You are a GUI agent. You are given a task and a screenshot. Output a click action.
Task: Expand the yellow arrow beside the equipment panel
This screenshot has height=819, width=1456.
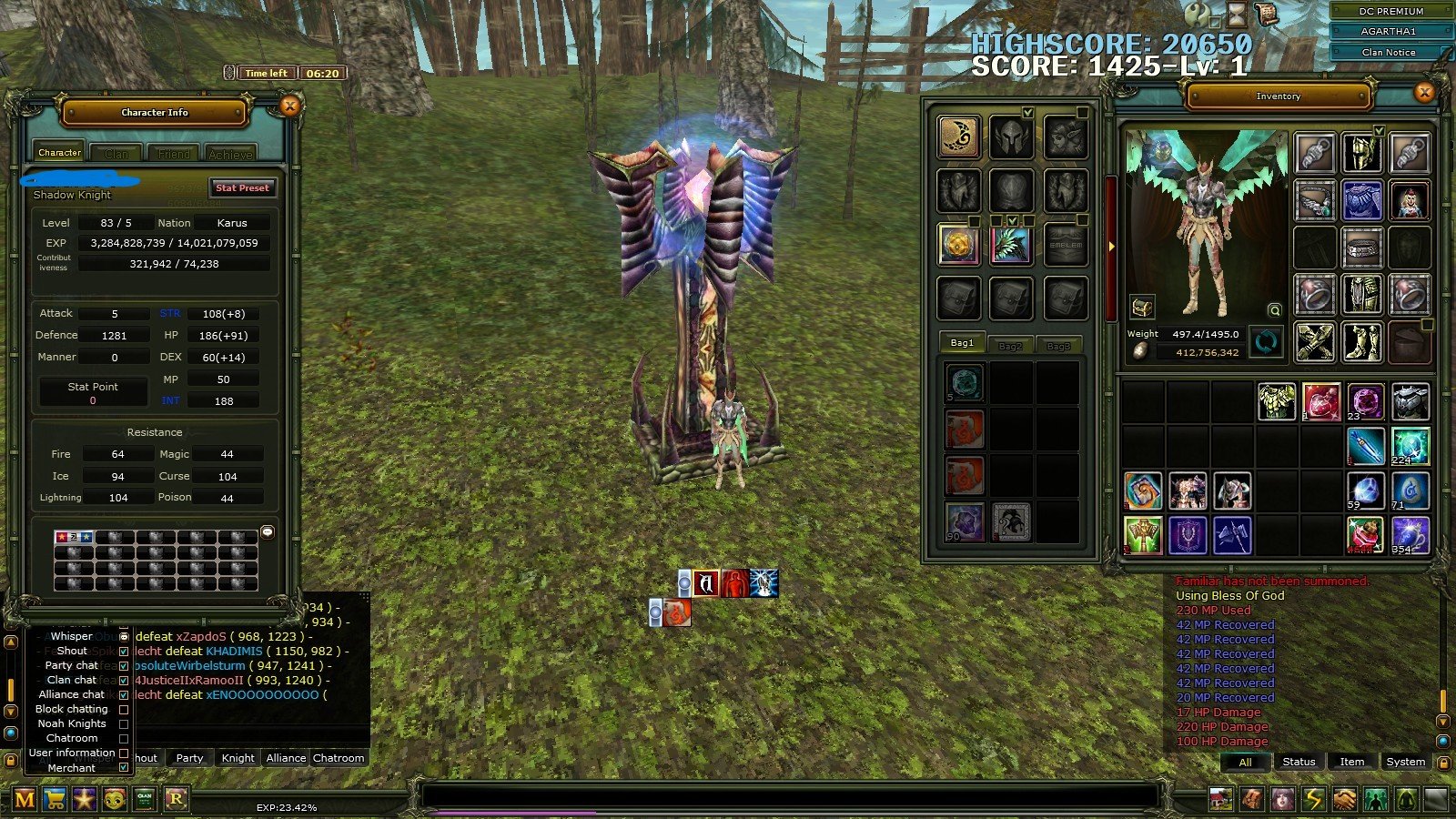(x=1111, y=244)
